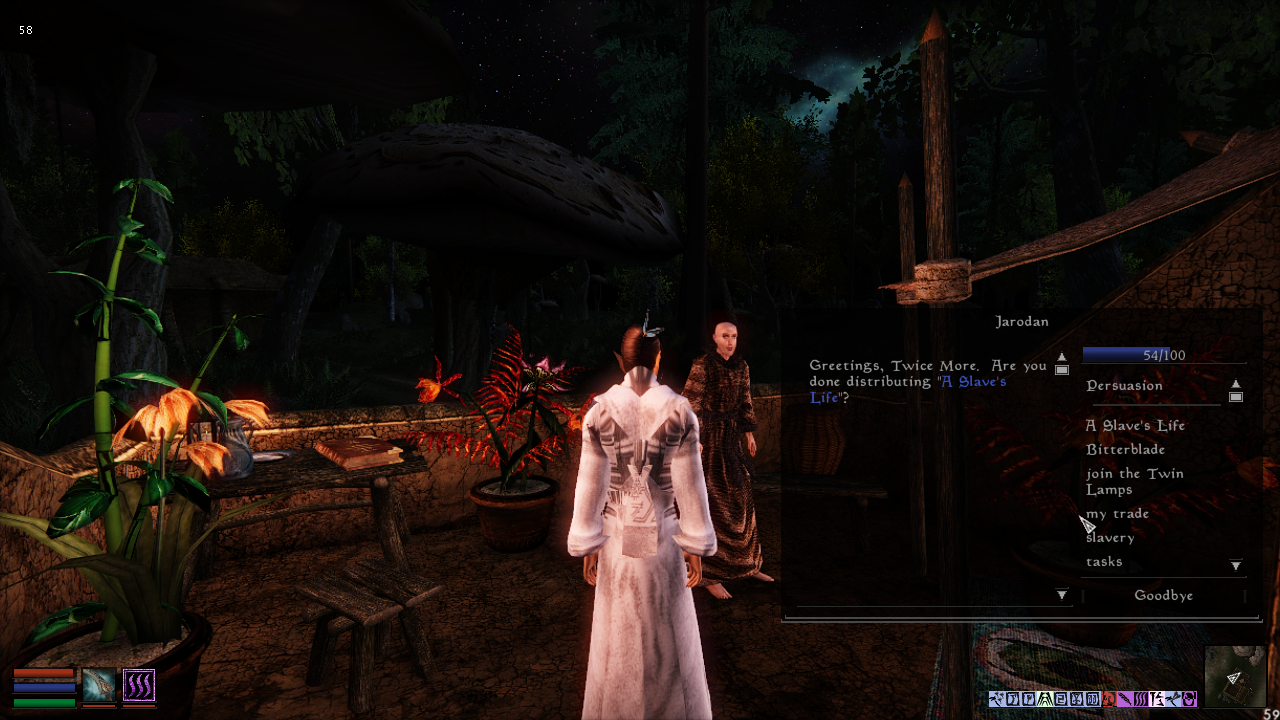Click the purple wavy-lines spell icon
This screenshot has height=720, width=1280.
click(139, 685)
